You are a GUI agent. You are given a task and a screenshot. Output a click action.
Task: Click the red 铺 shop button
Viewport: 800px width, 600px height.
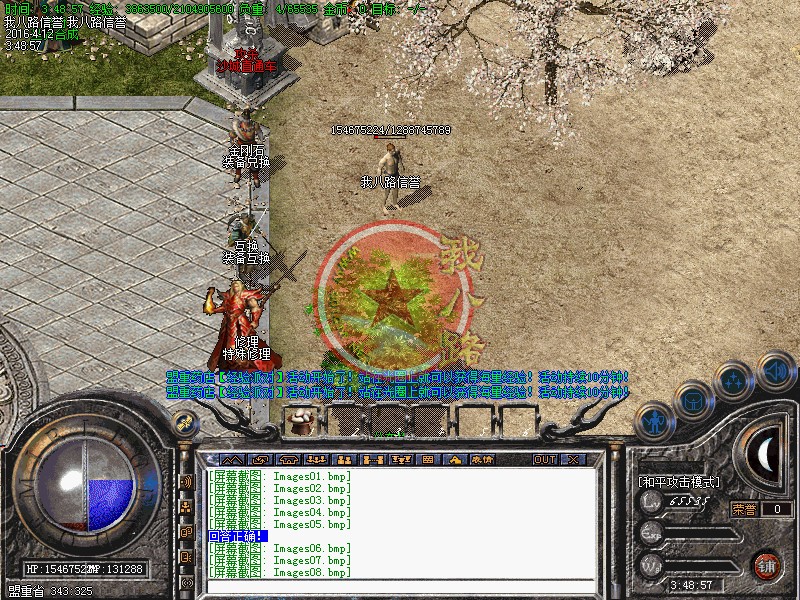pos(767,565)
